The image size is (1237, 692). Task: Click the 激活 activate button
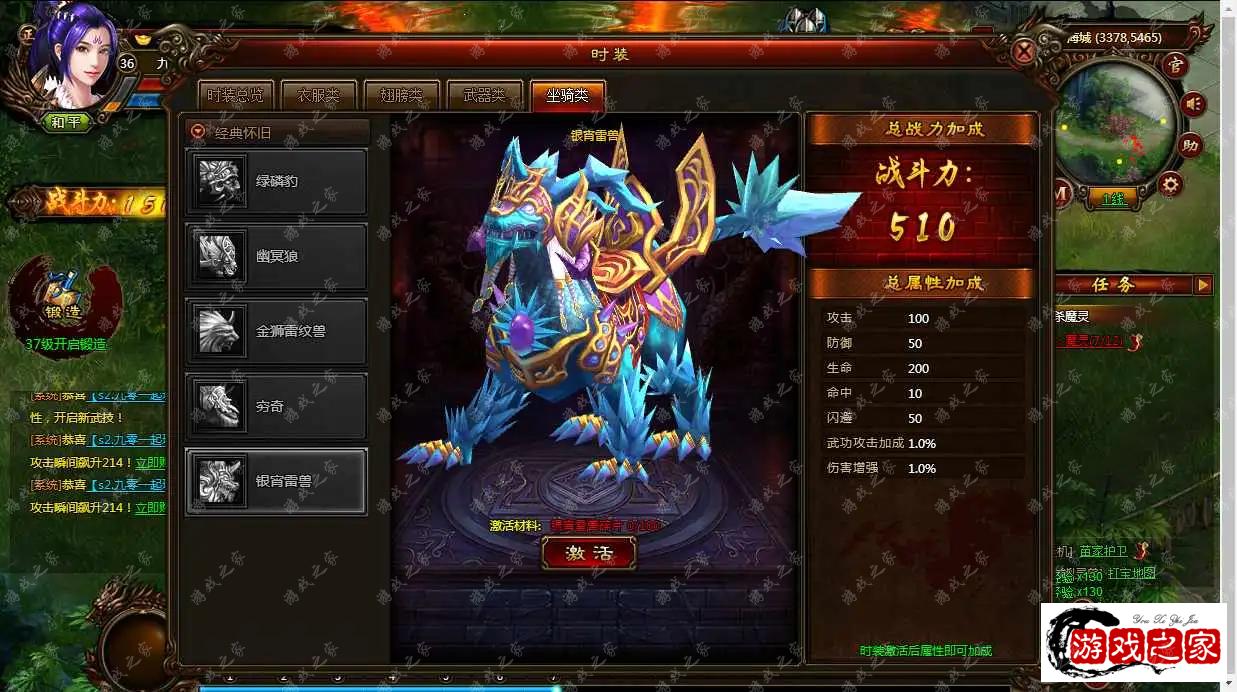click(x=589, y=553)
